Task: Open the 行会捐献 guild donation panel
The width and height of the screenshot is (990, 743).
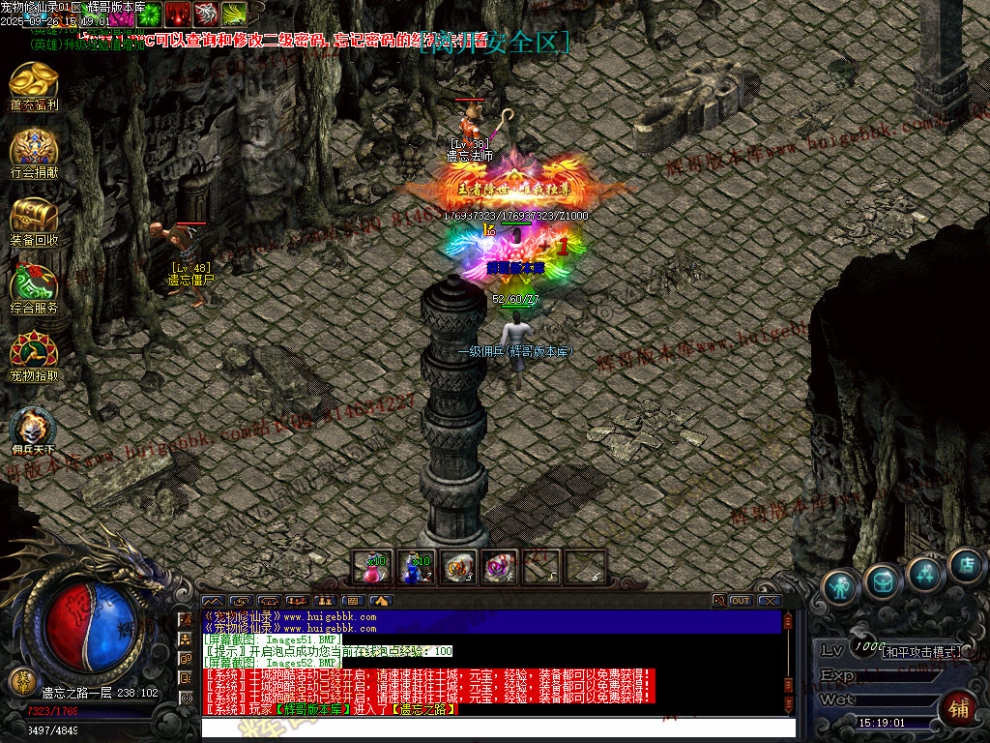Action: pyautogui.click(x=34, y=151)
